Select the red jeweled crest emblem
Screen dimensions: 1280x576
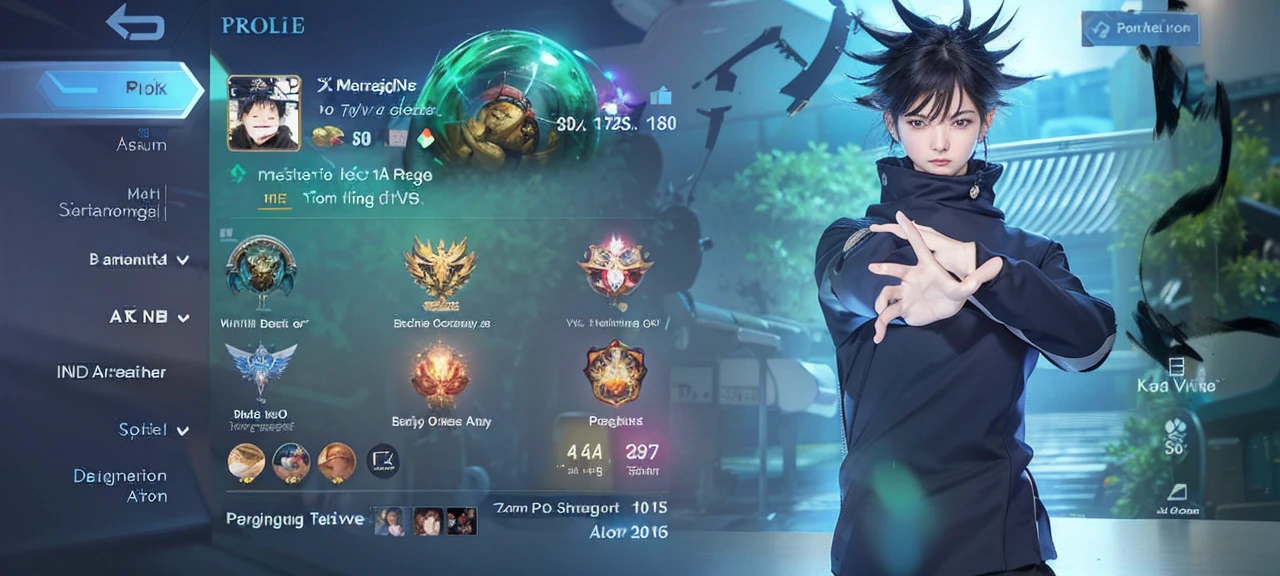coord(614,267)
